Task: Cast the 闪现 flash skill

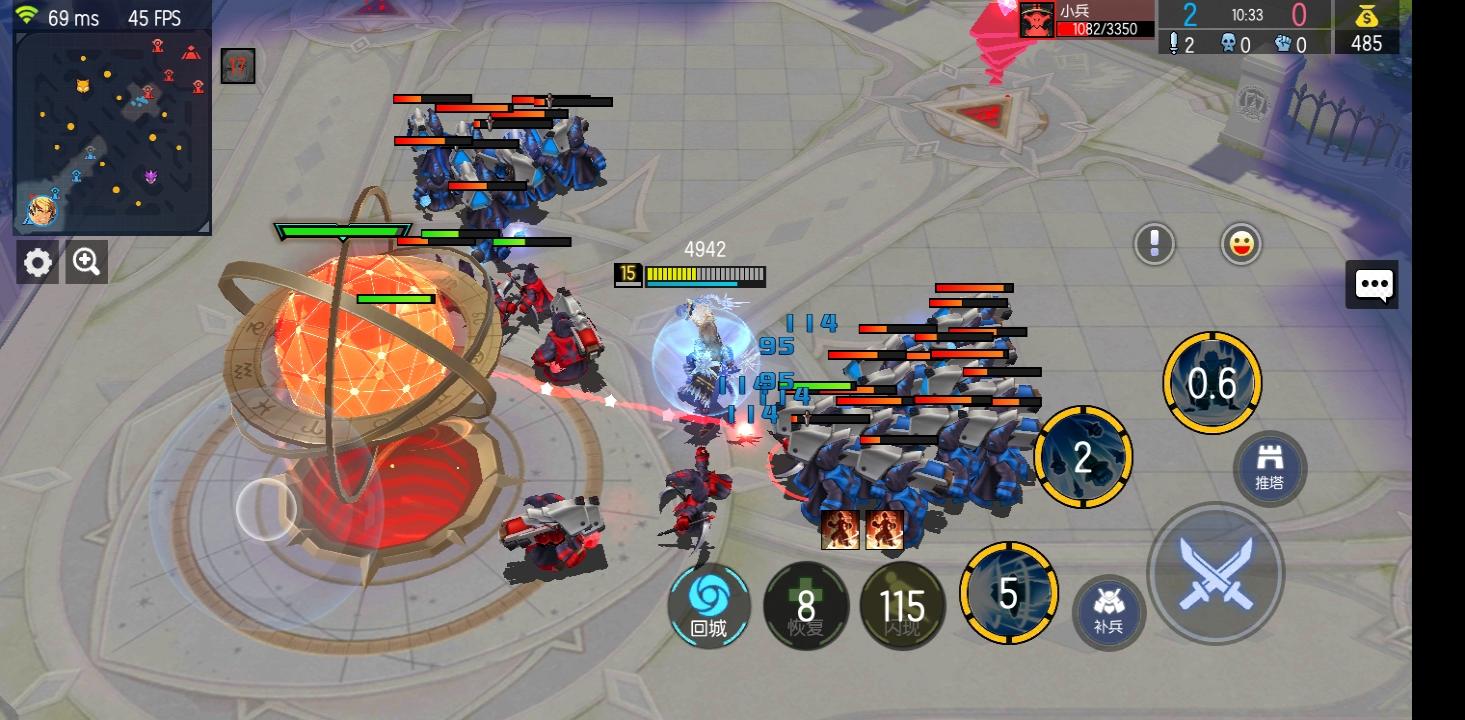Action: point(902,605)
